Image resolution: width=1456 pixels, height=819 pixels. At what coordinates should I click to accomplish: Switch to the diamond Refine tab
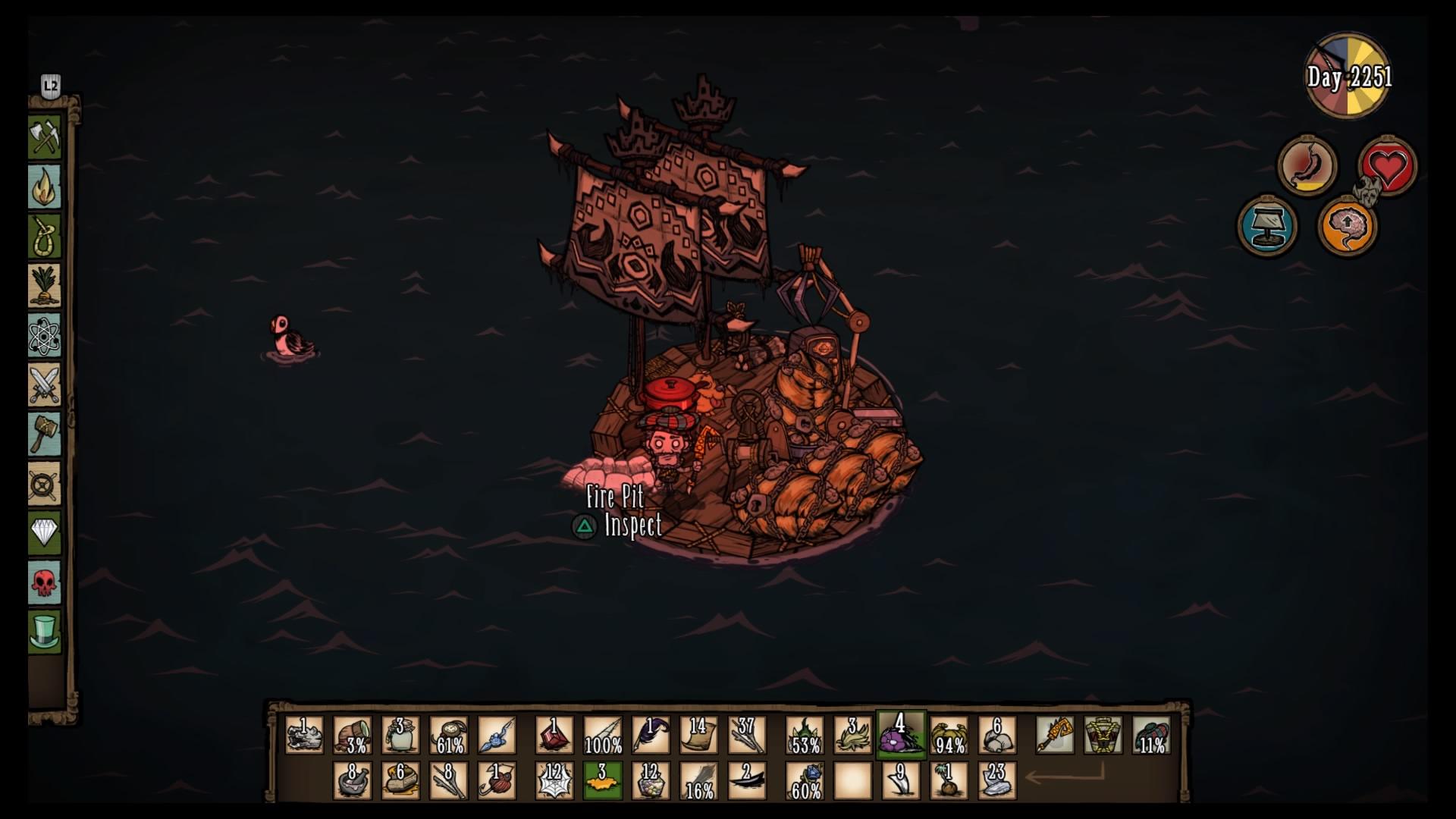tap(45, 532)
